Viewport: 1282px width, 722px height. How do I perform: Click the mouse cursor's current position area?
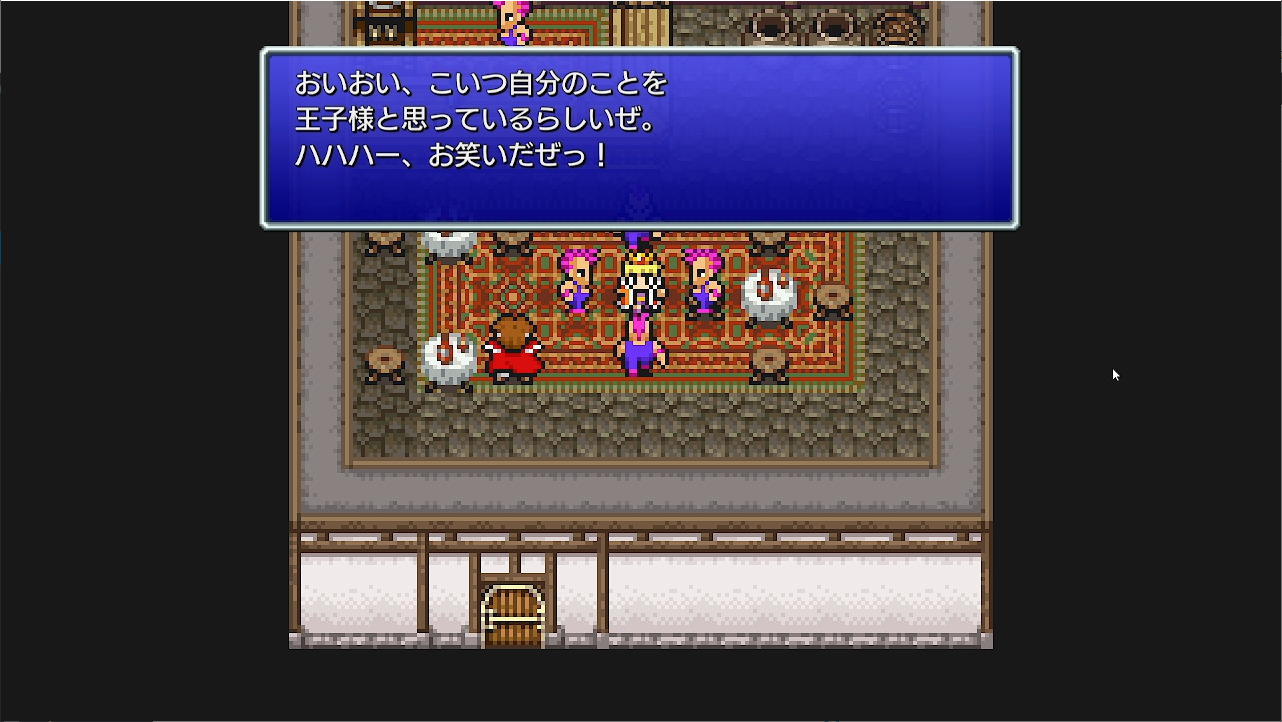[1114, 374]
